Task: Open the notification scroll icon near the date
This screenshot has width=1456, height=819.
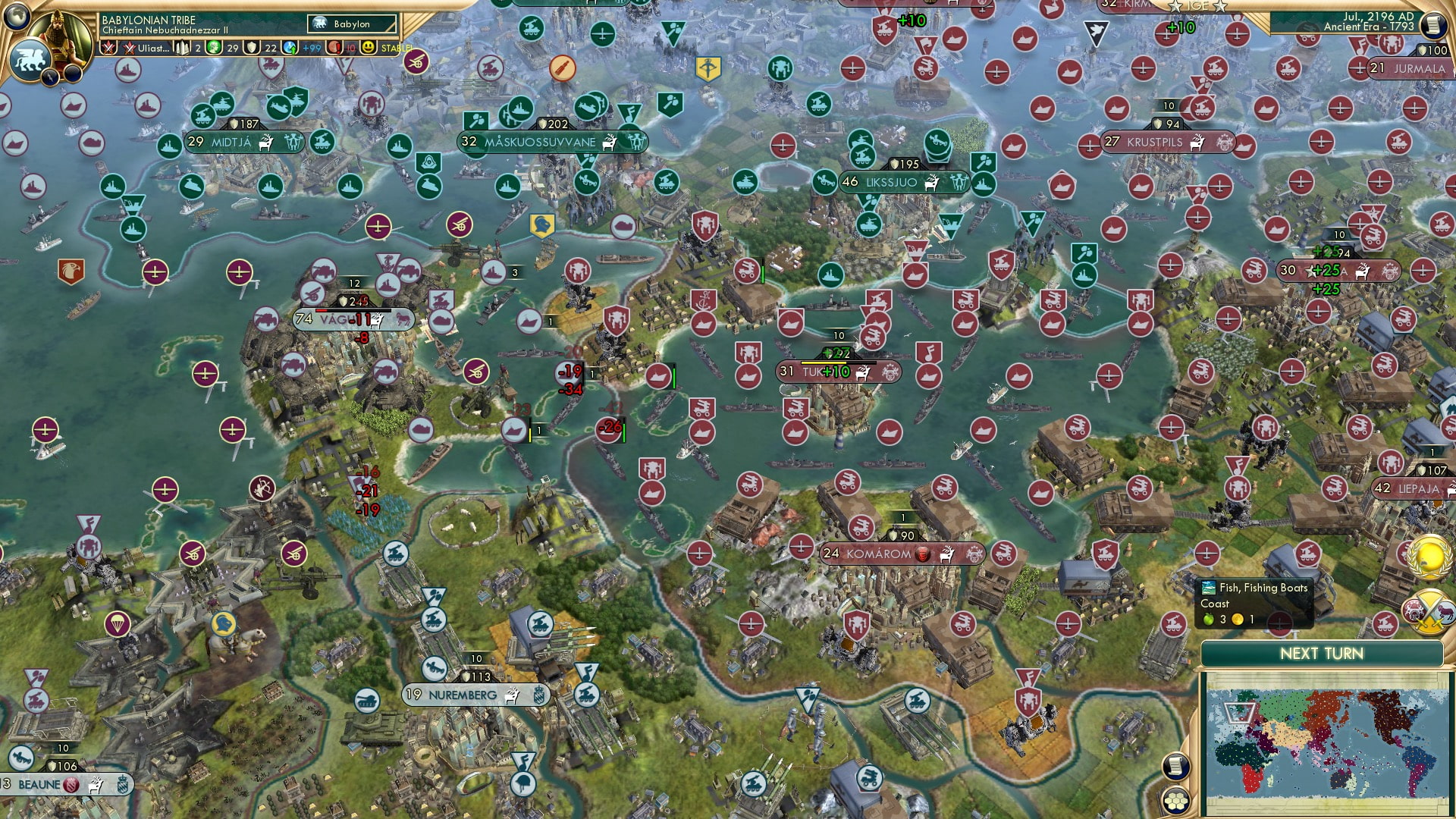Action: click(1433, 24)
